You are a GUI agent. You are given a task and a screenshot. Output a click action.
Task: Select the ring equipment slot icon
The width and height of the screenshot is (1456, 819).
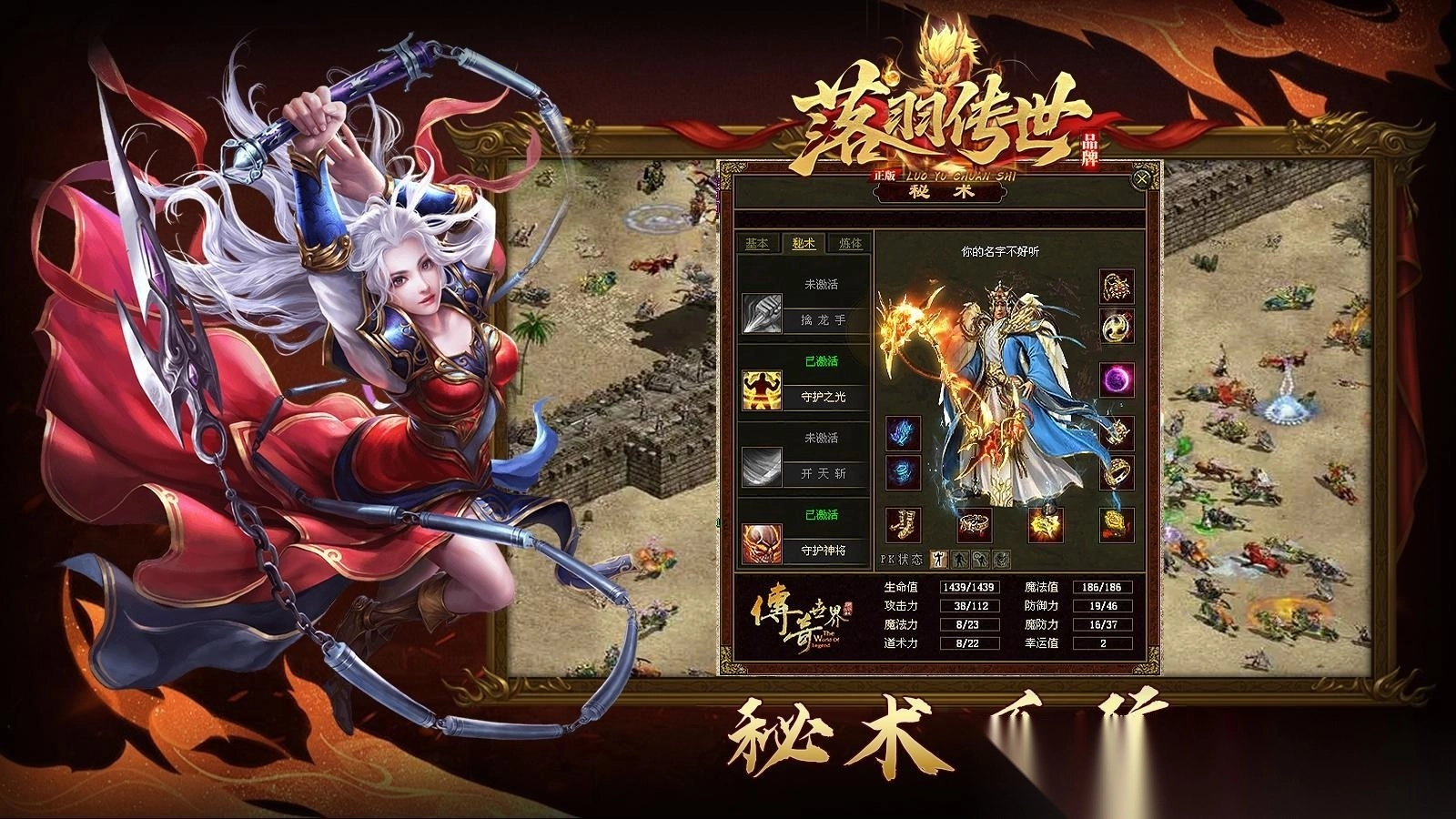coord(1116,473)
